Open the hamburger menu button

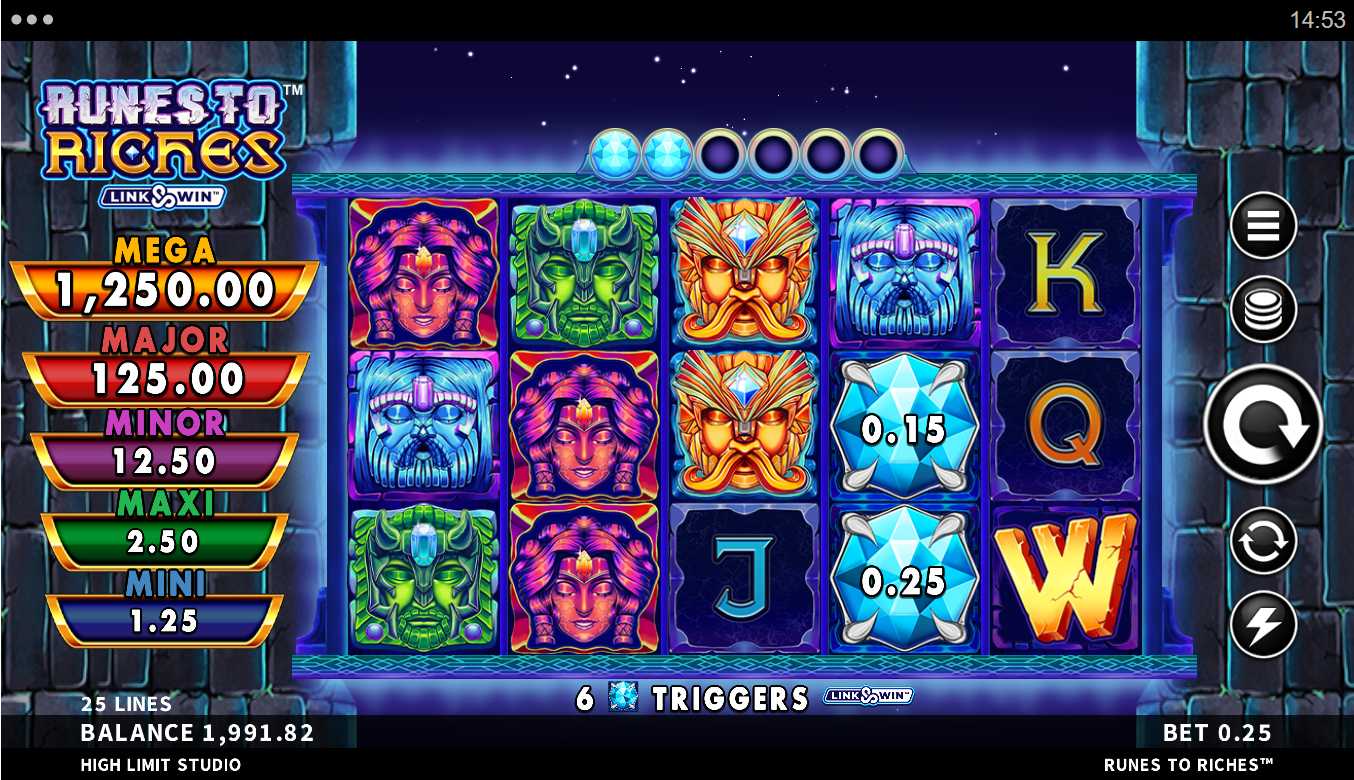[1263, 226]
